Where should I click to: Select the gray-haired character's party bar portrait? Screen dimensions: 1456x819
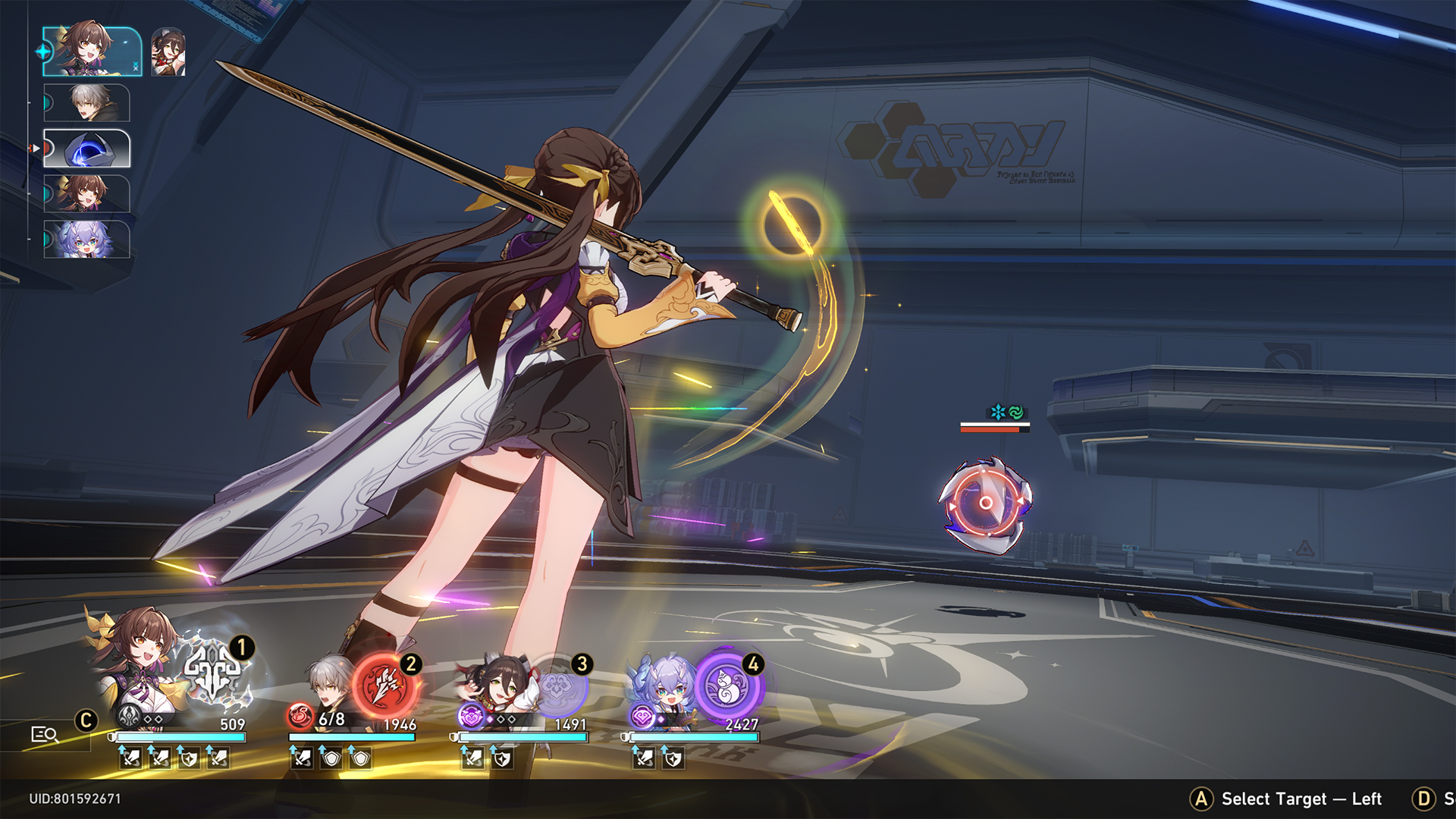pos(330,682)
